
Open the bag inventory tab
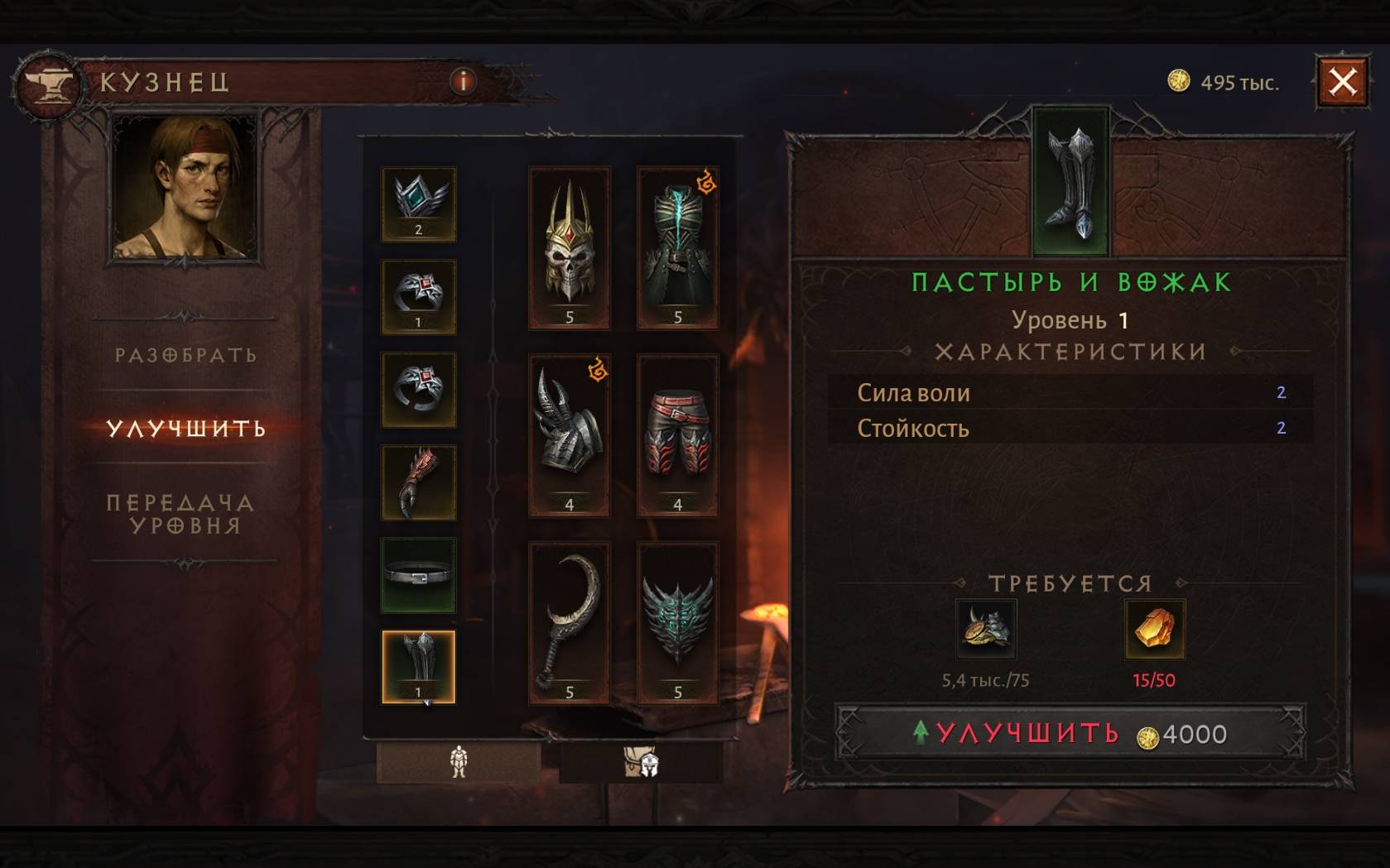coord(641,761)
